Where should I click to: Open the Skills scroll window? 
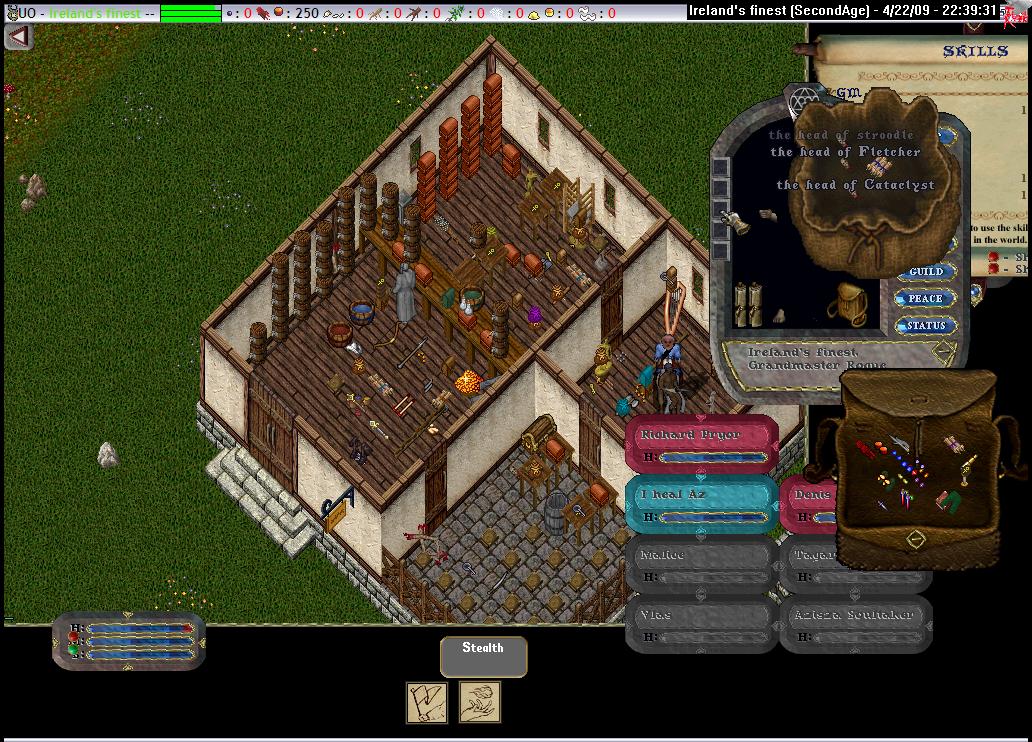click(974, 51)
